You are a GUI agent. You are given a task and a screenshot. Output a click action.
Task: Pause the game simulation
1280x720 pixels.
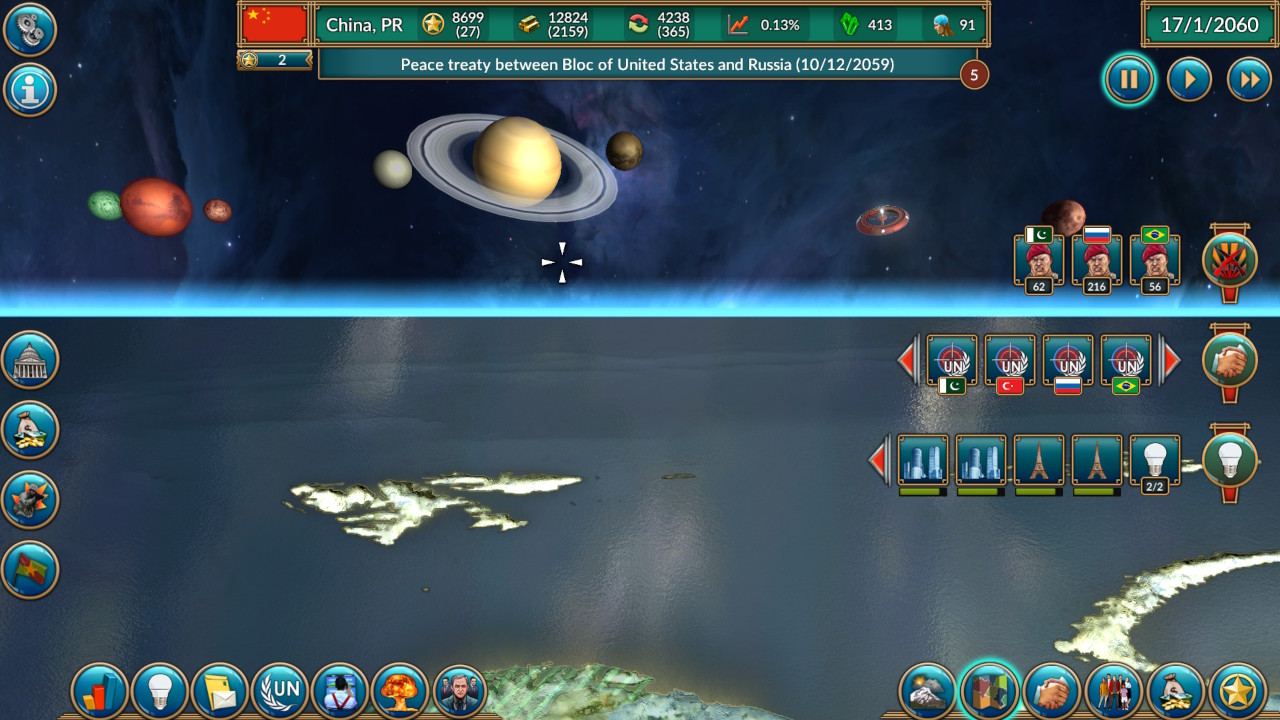tap(1129, 79)
